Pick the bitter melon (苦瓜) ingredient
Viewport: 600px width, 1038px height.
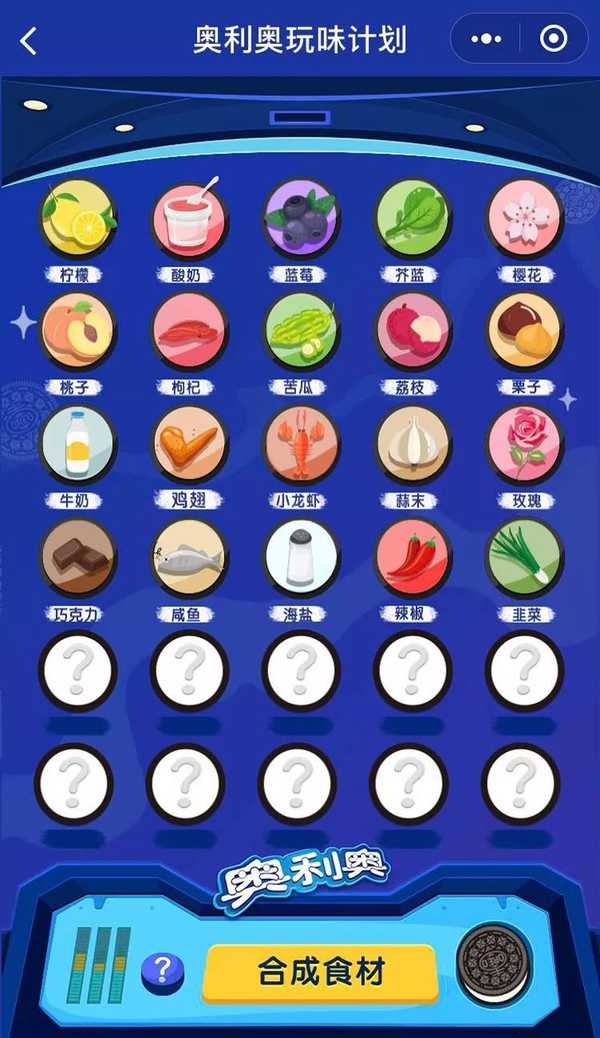(301, 331)
